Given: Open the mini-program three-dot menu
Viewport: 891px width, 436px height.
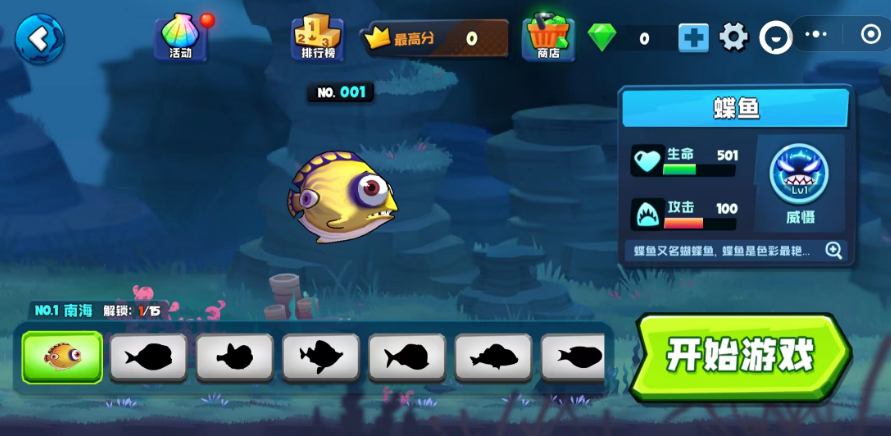Looking at the screenshot, I should point(816,35).
